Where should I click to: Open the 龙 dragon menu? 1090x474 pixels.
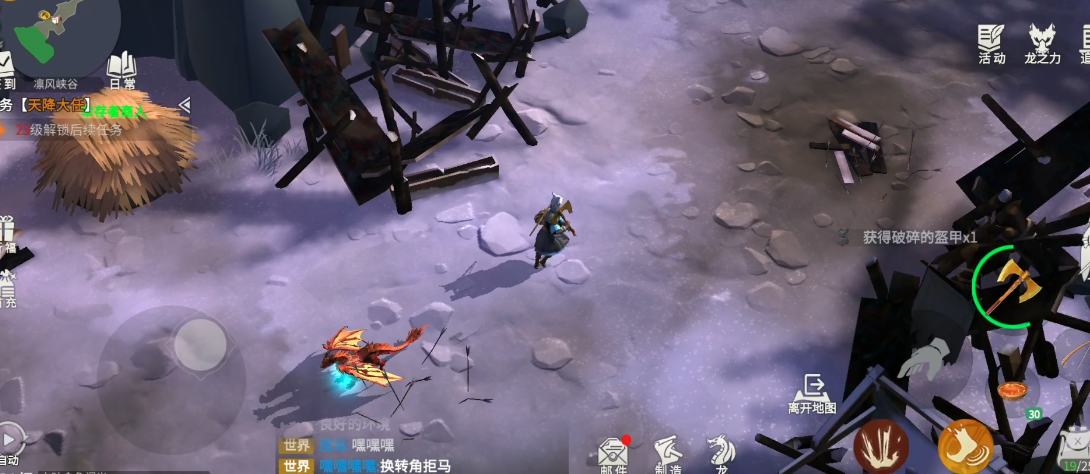(x=717, y=452)
